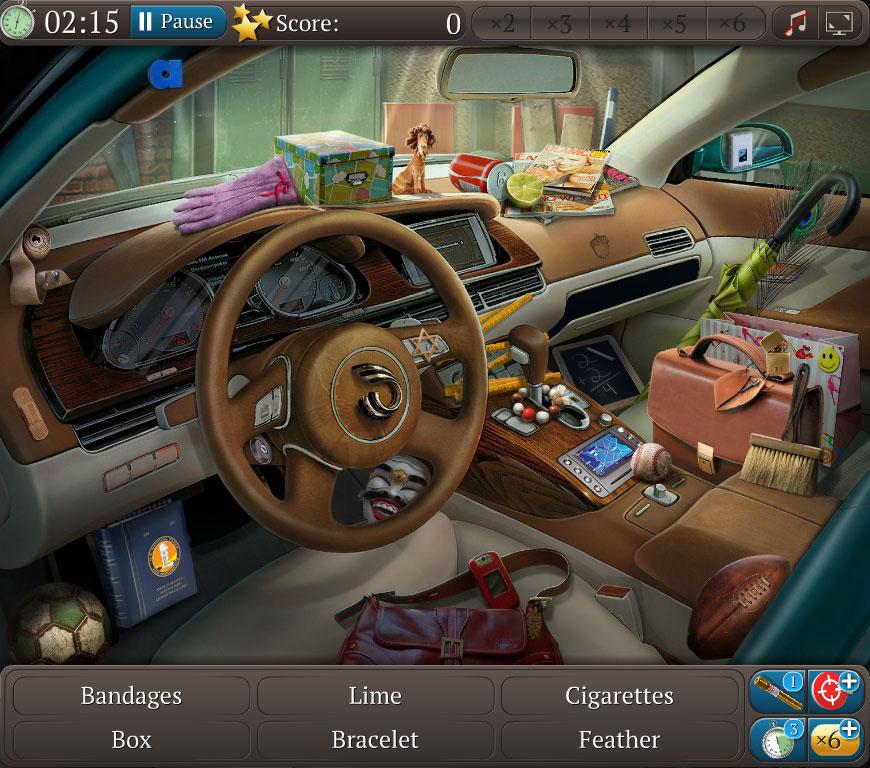870x768 pixels.
Task: Switch to fullscreen with the screen icon
Action: point(839,22)
